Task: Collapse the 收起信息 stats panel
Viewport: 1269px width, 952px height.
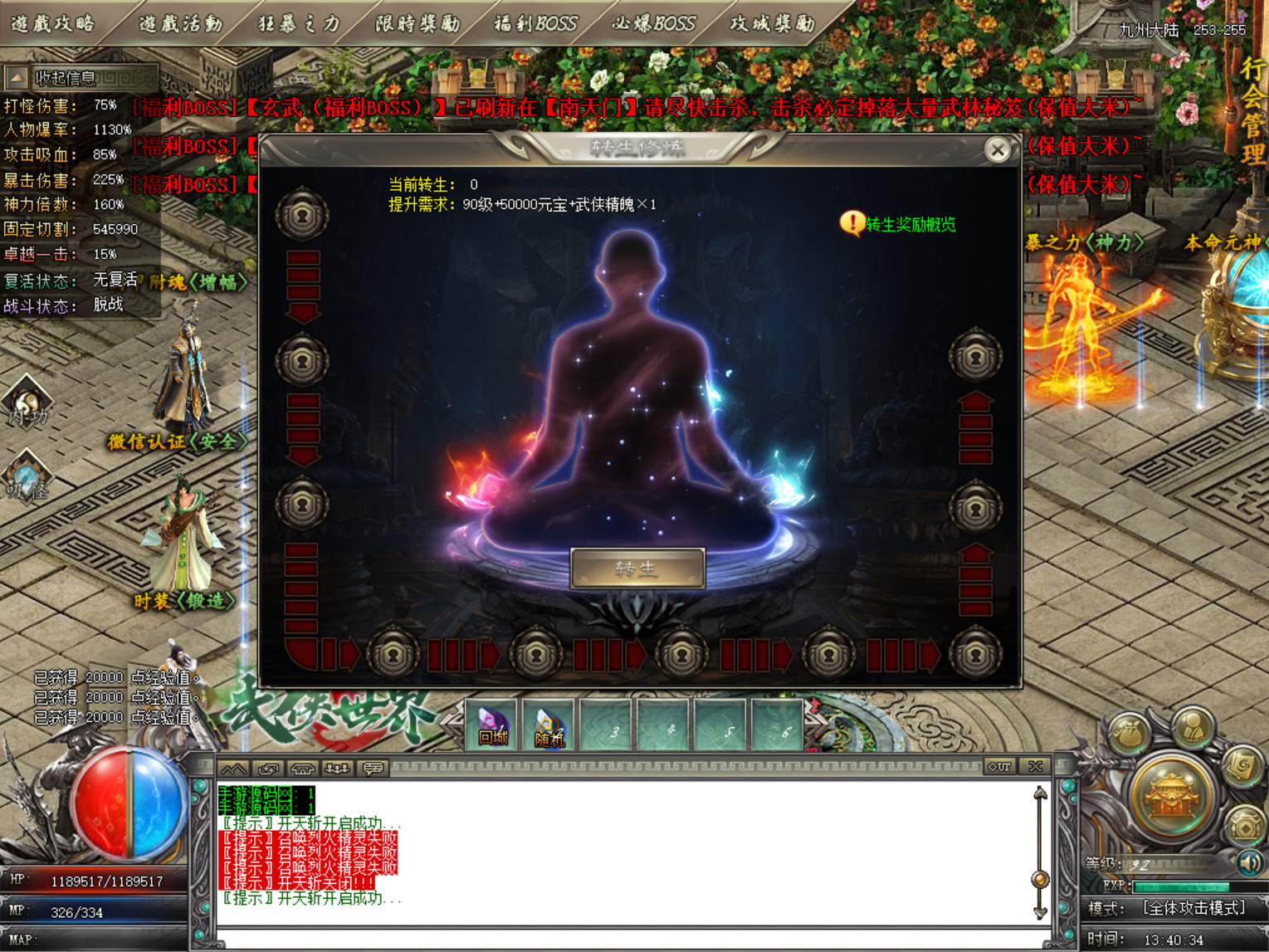Action: click(x=17, y=78)
